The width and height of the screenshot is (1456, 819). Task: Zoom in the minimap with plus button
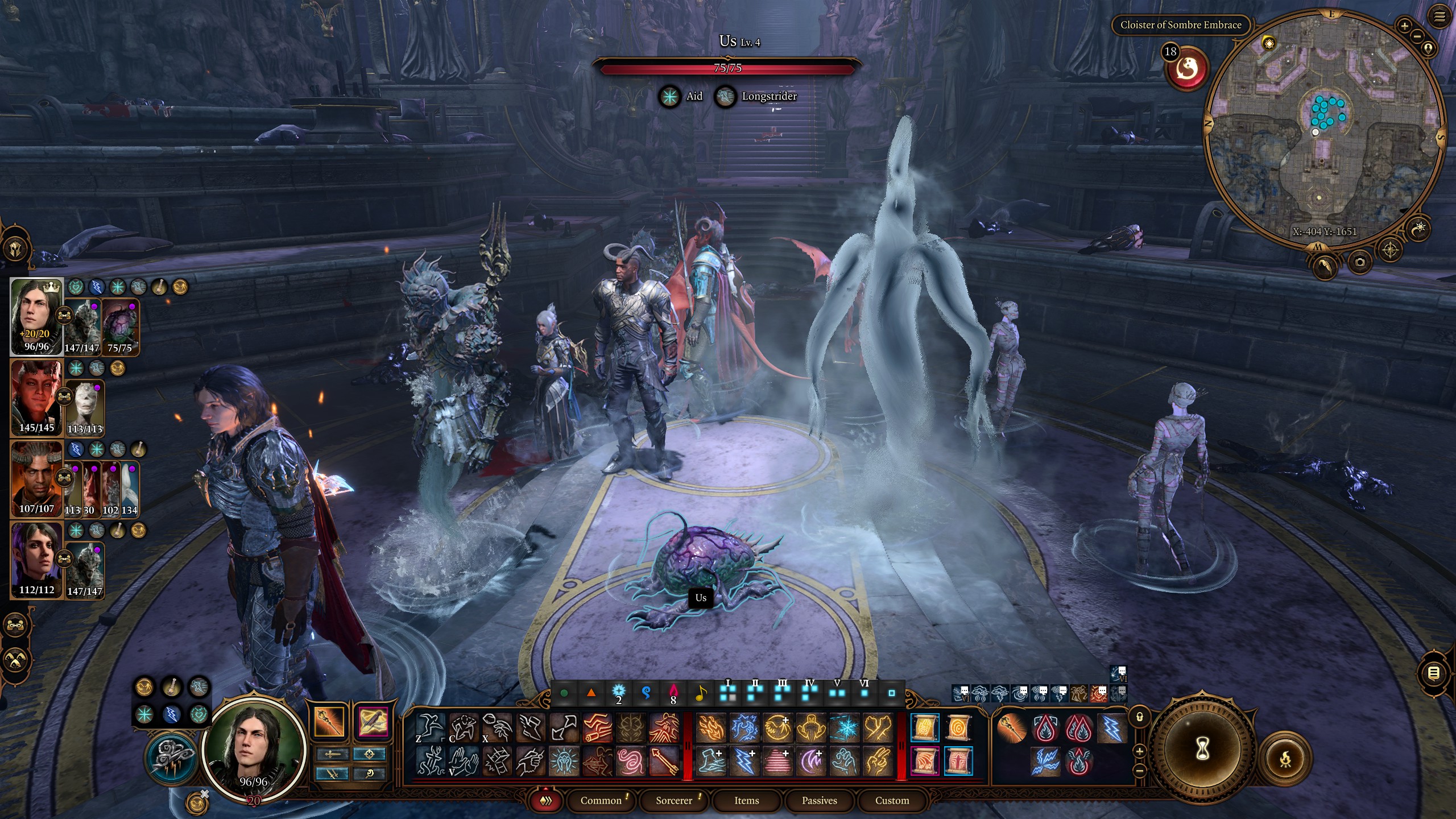pos(1404,26)
